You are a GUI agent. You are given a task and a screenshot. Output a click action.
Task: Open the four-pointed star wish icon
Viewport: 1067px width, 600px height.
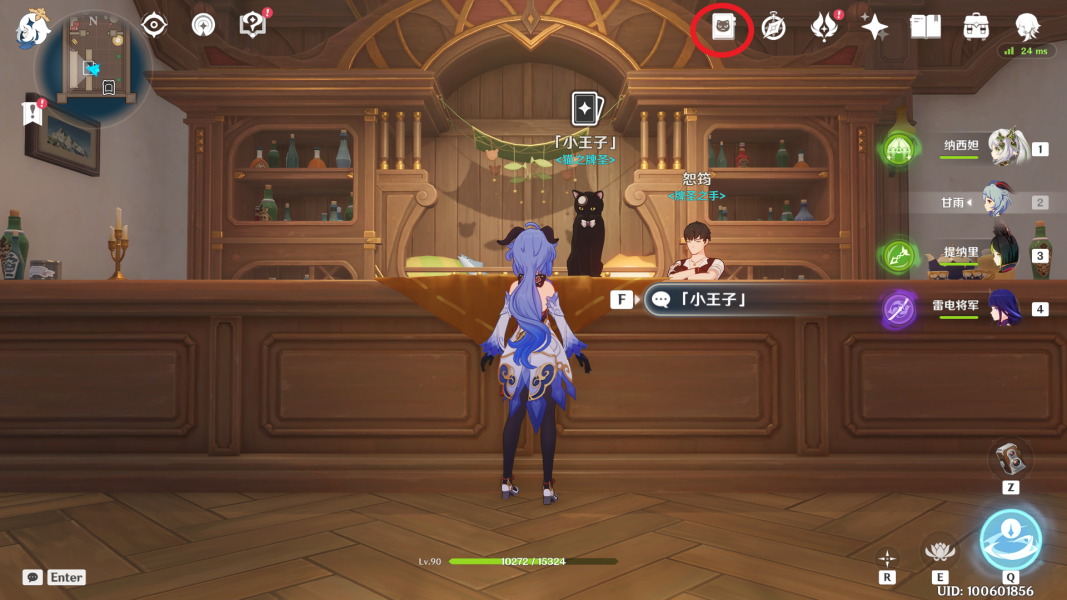click(874, 27)
